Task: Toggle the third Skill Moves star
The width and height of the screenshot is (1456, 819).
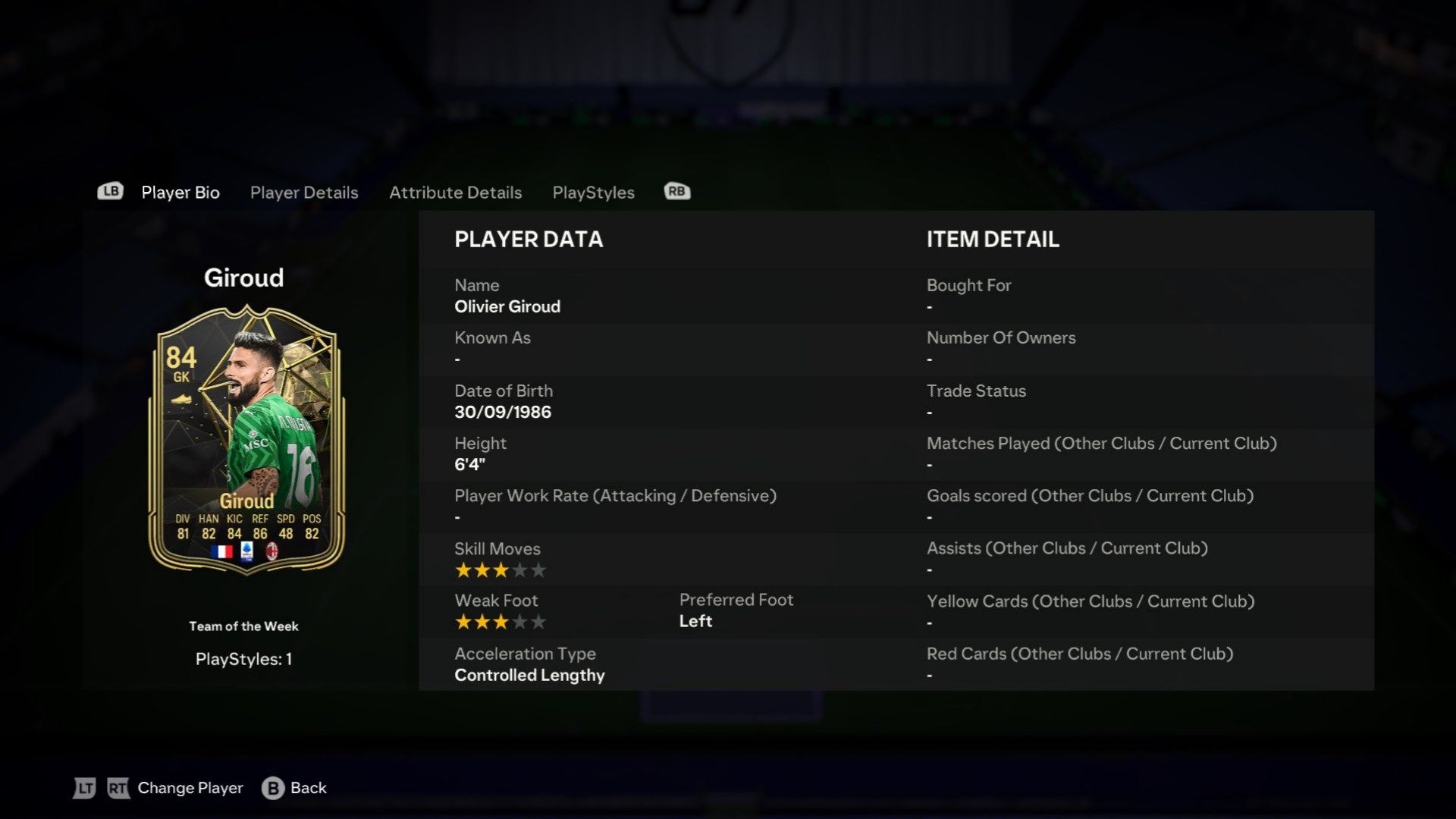Action: (x=501, y=570)
